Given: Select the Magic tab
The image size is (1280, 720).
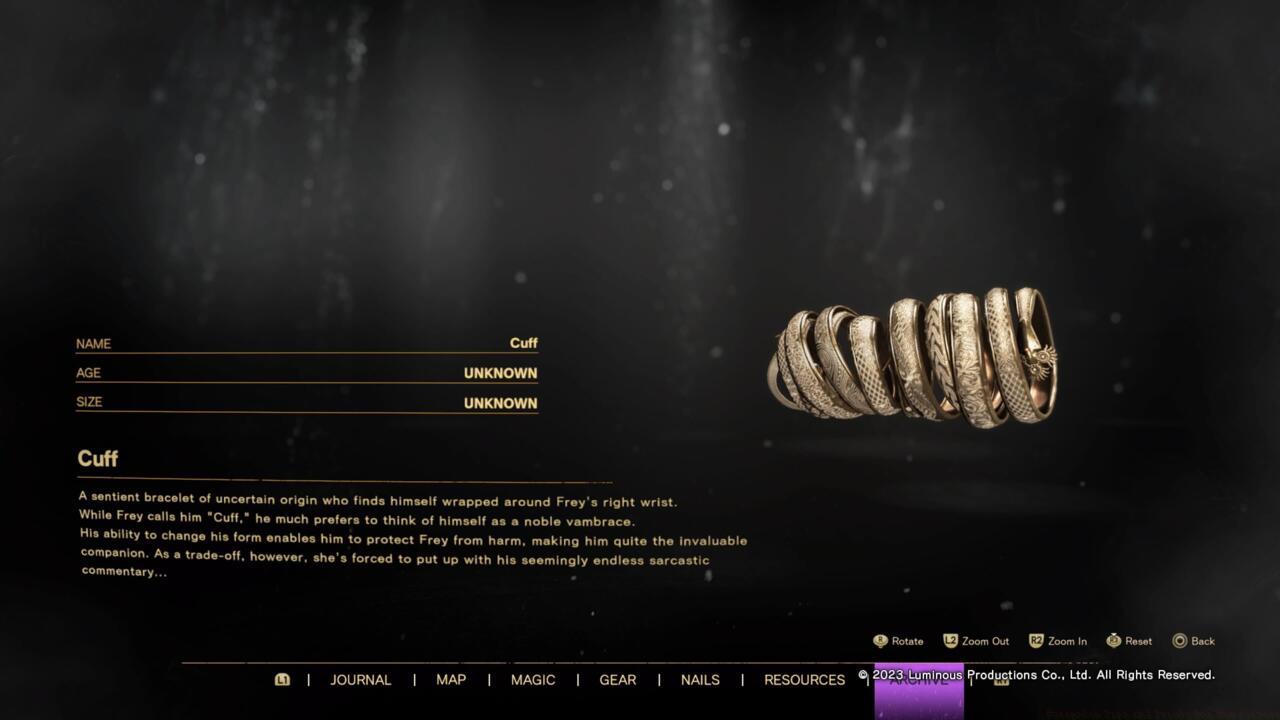Looking at the screenshot, I should (x=533, y=680).
